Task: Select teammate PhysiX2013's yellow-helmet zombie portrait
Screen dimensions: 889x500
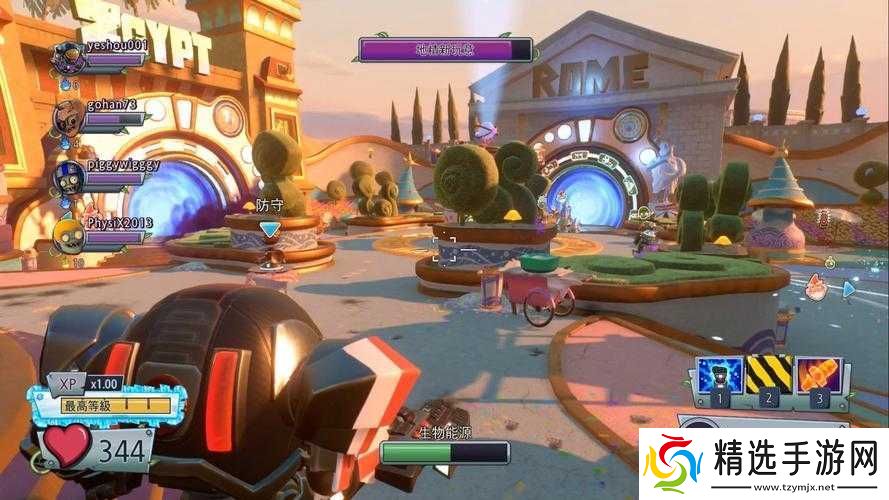Action: coord(68,231)
